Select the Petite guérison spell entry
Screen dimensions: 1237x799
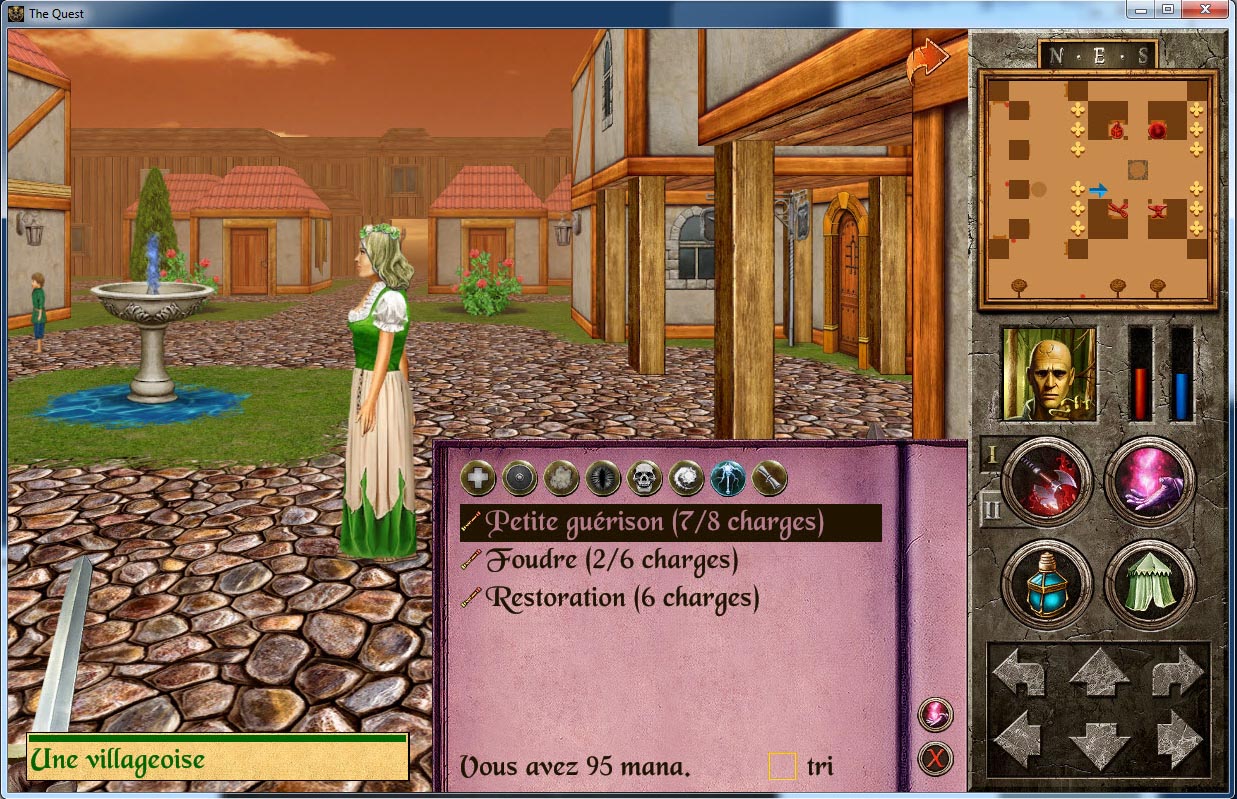tap(655, 522)
